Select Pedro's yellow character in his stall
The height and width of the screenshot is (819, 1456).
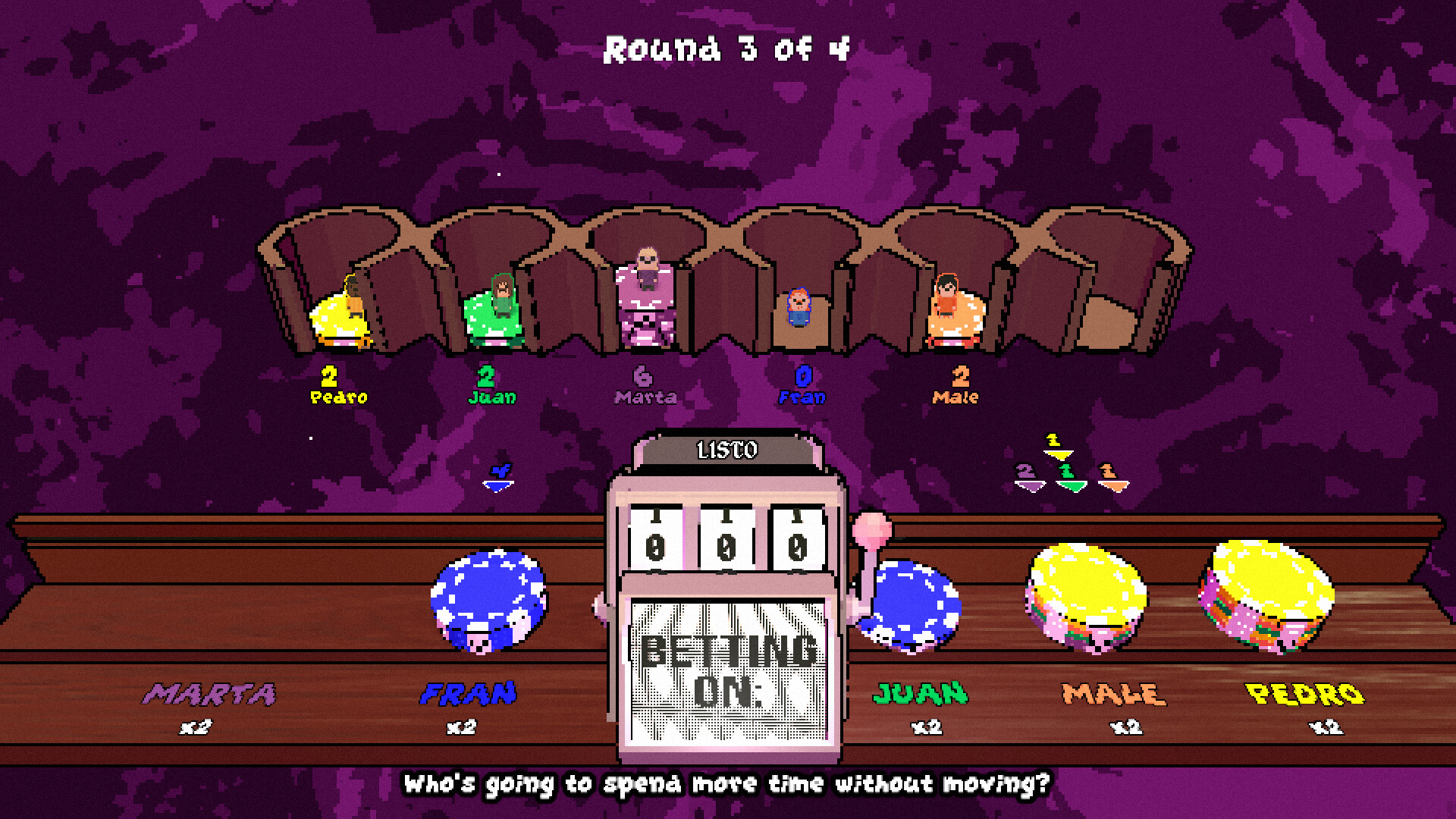pos(341,311)
